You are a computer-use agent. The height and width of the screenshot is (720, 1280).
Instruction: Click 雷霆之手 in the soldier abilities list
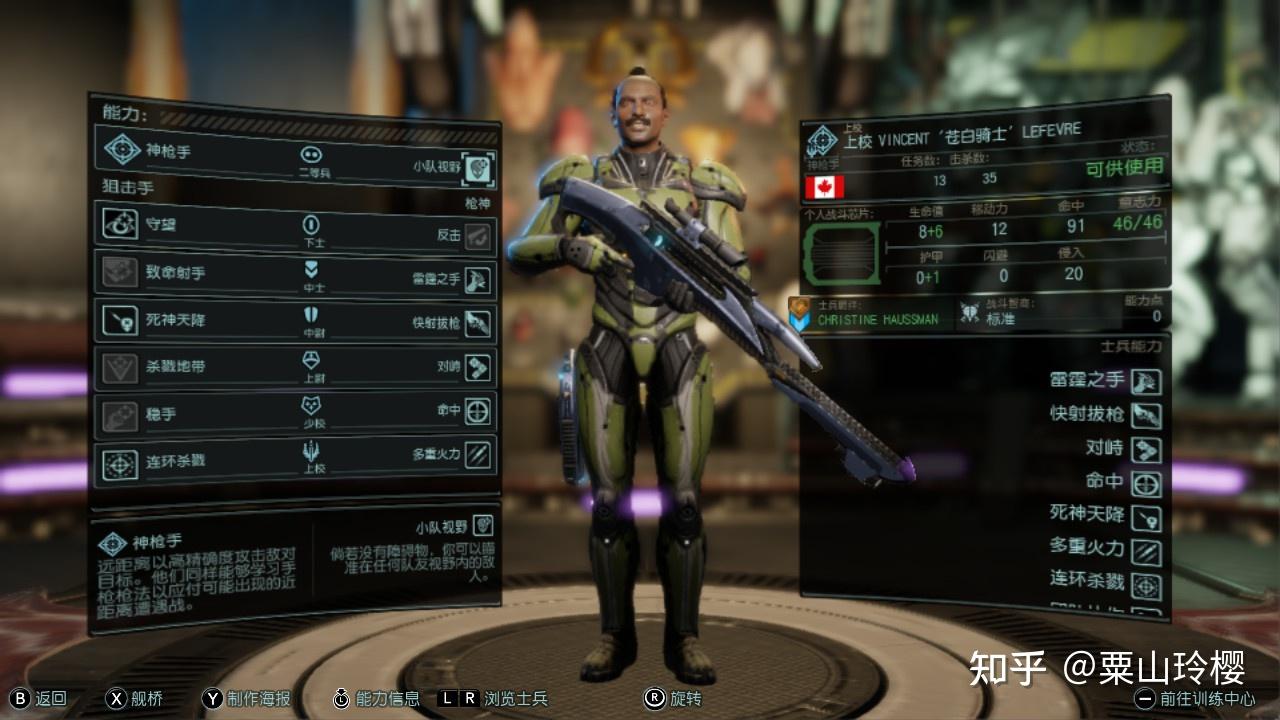[1146, 381]
